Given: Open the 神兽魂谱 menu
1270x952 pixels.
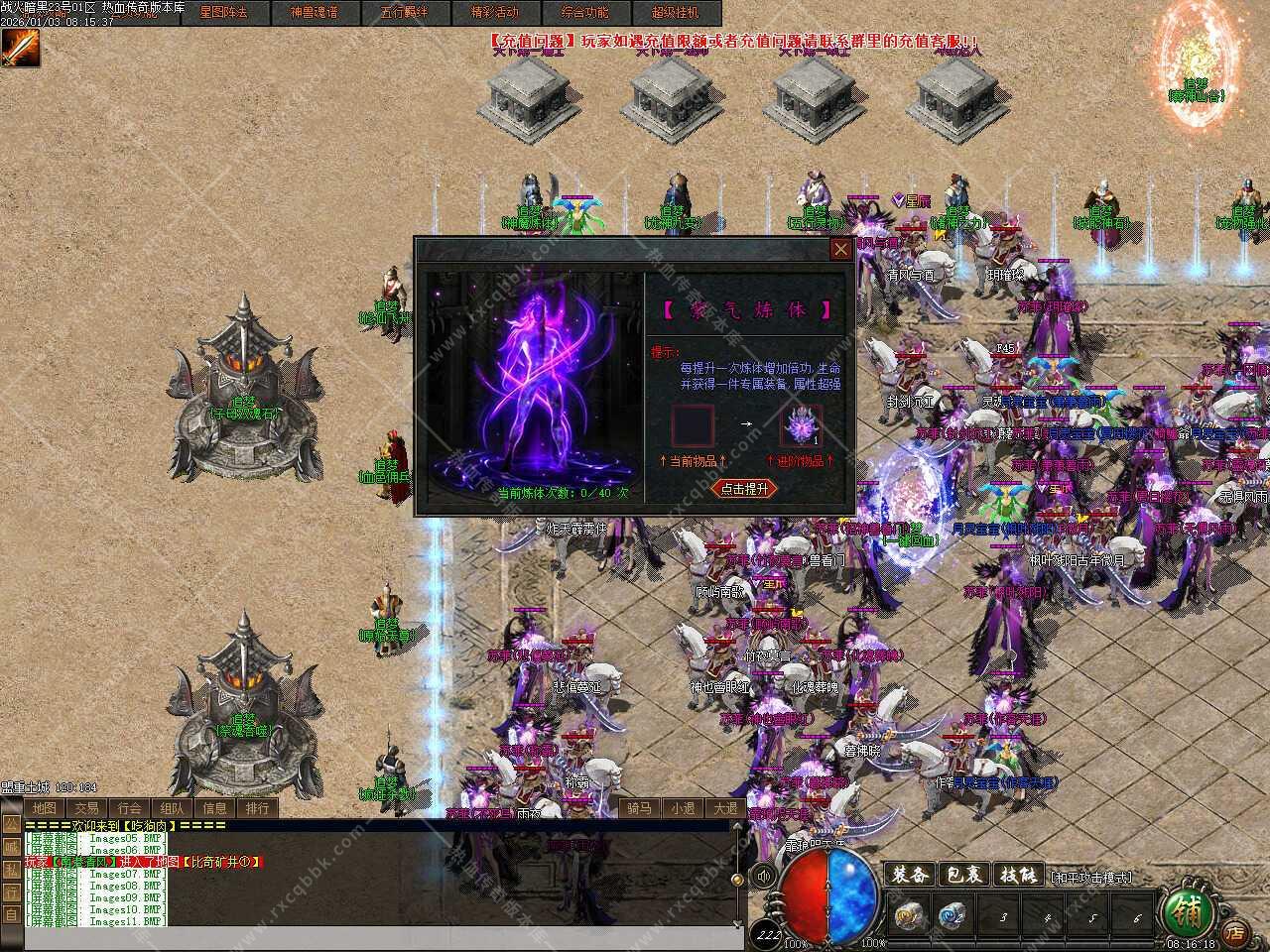Looking at the screenshot, I should click(x=314, y=12).
